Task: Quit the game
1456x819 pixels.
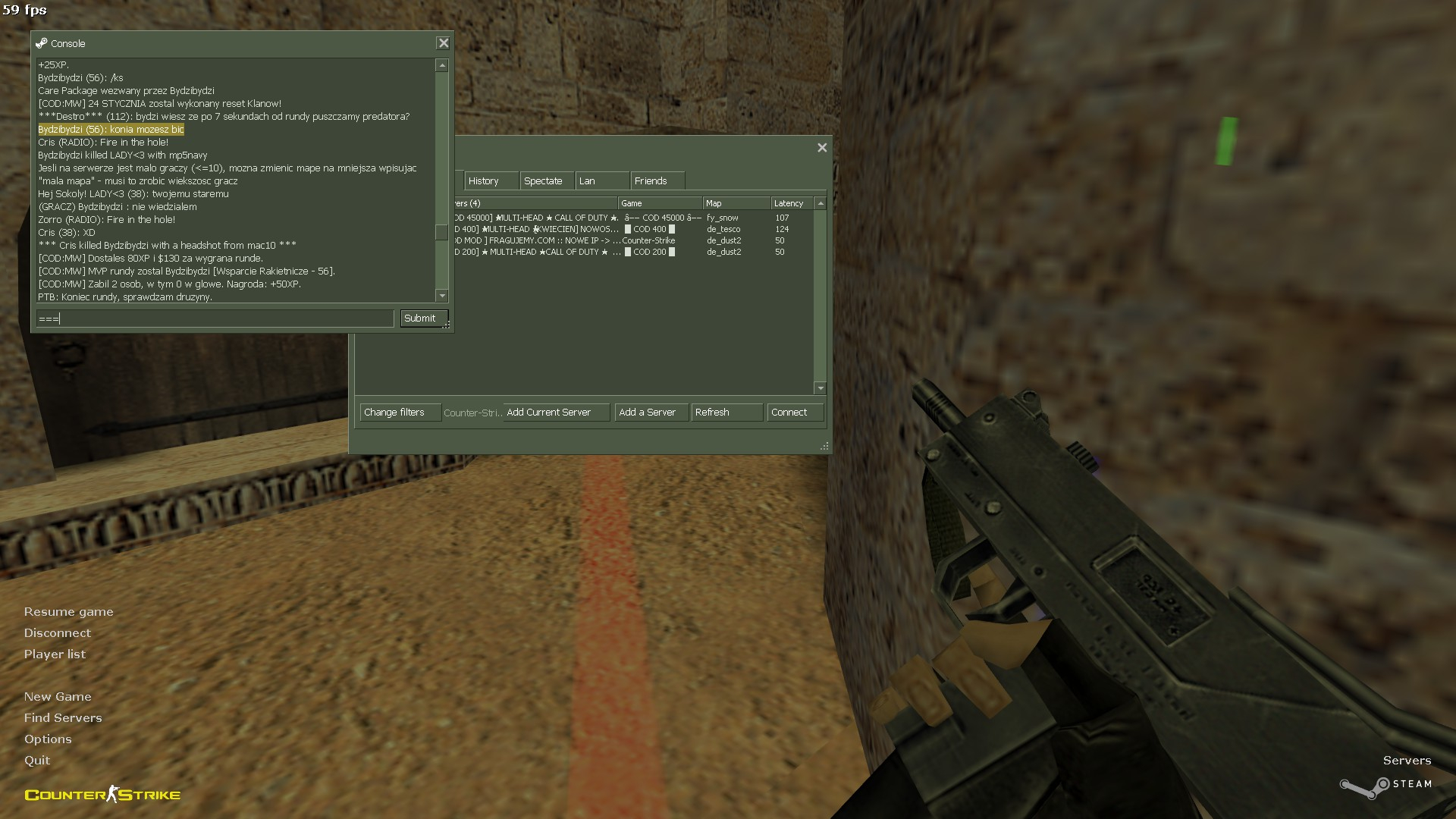Action: point(37,761)
